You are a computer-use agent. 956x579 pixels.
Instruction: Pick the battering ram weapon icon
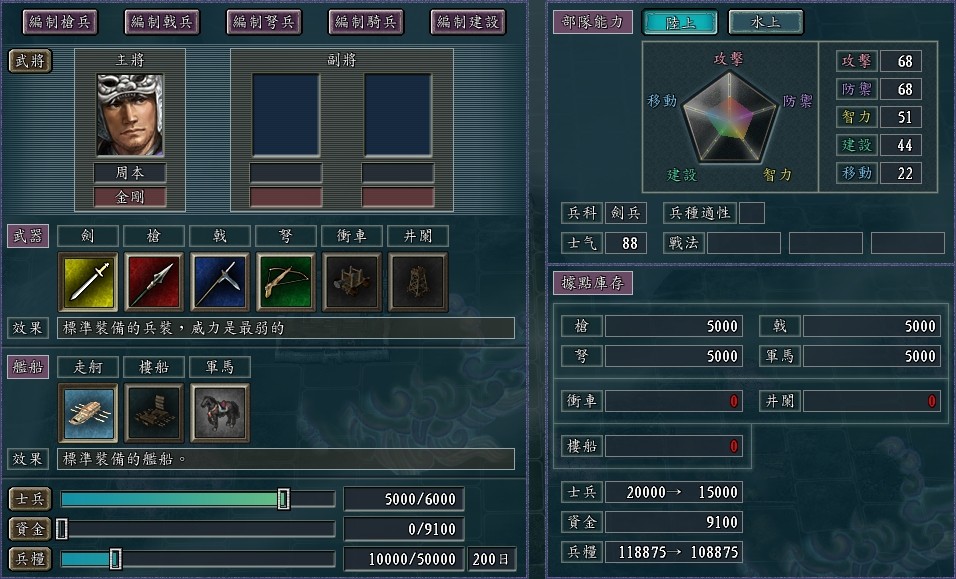(x=352, y=282)
